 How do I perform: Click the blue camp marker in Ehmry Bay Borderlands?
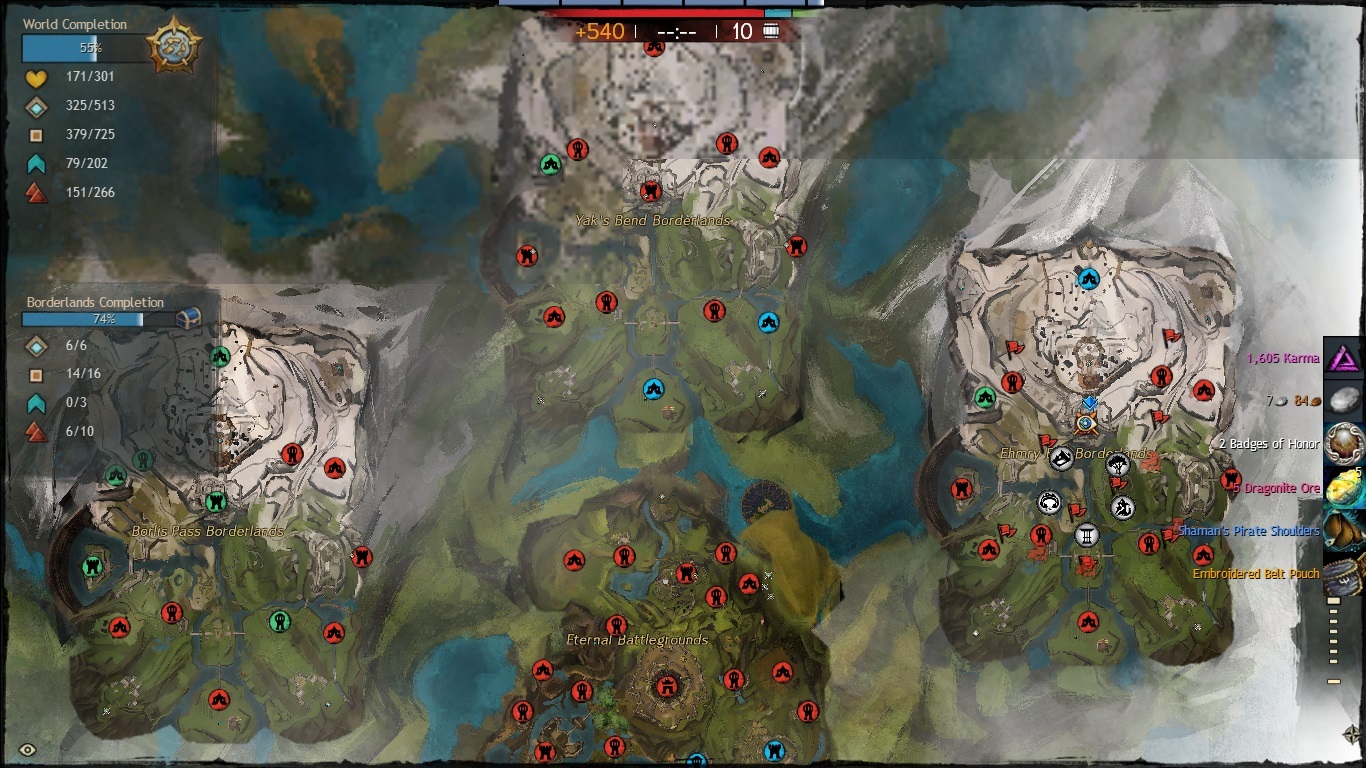click(1088, 278)
